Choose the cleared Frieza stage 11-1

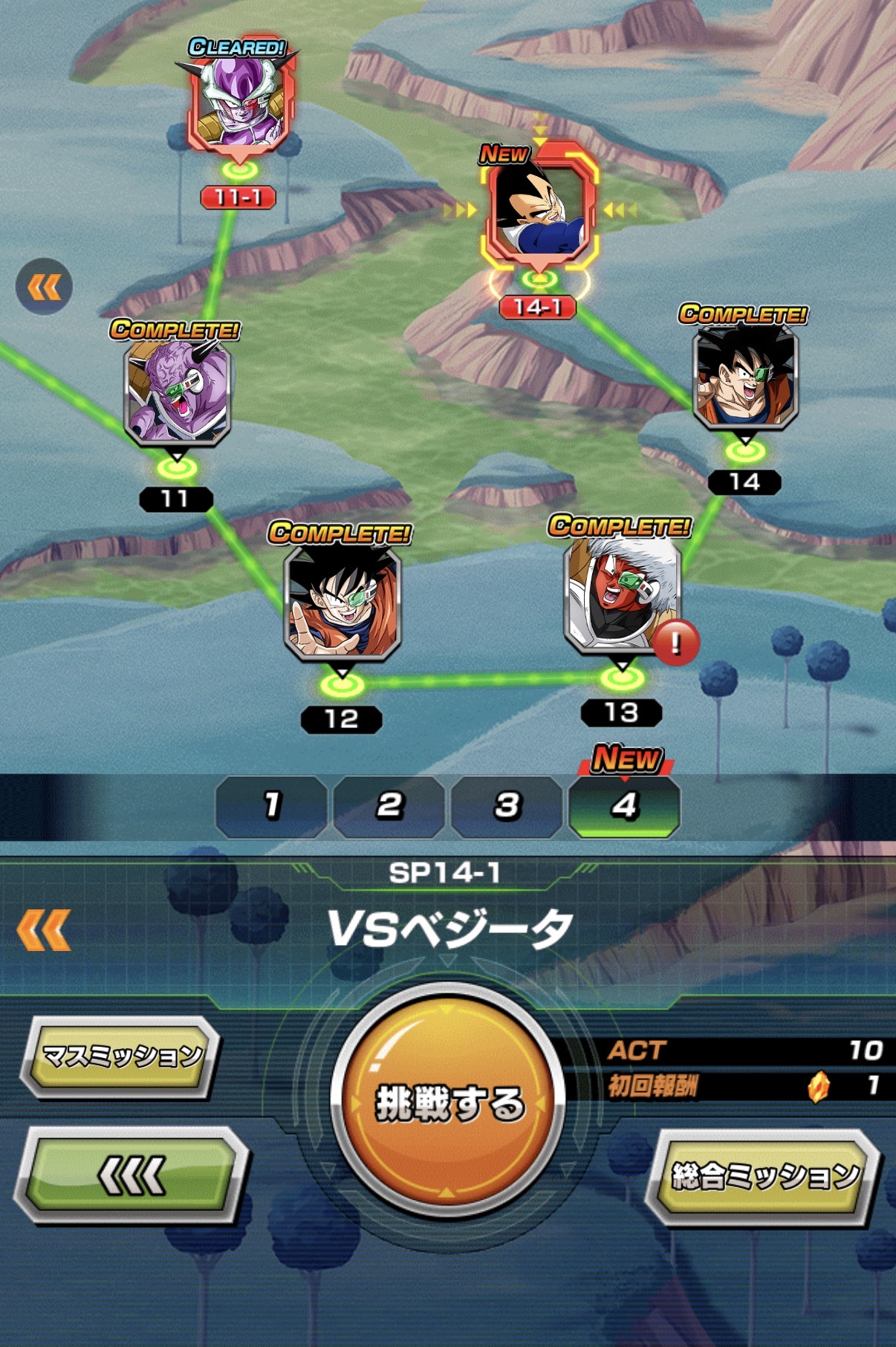(x=239, y=104)
